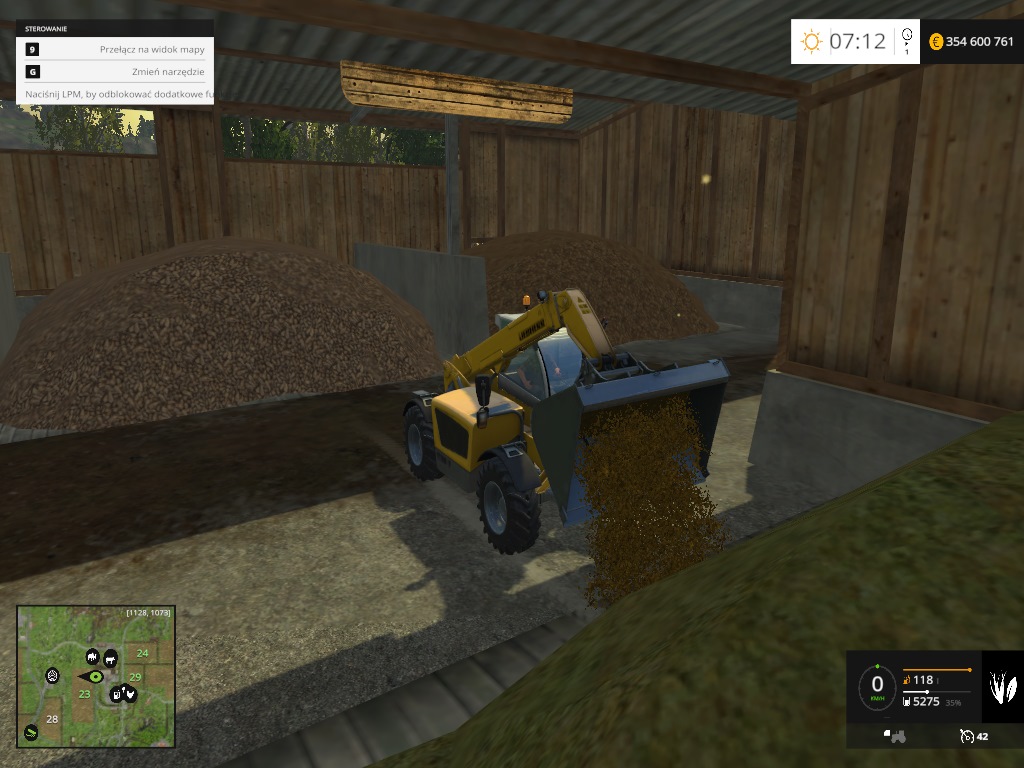The width and height of the screenshot is (1024, 768).
Task: Click the conveyor marker in the minimap corner
Action: (31, 732)
